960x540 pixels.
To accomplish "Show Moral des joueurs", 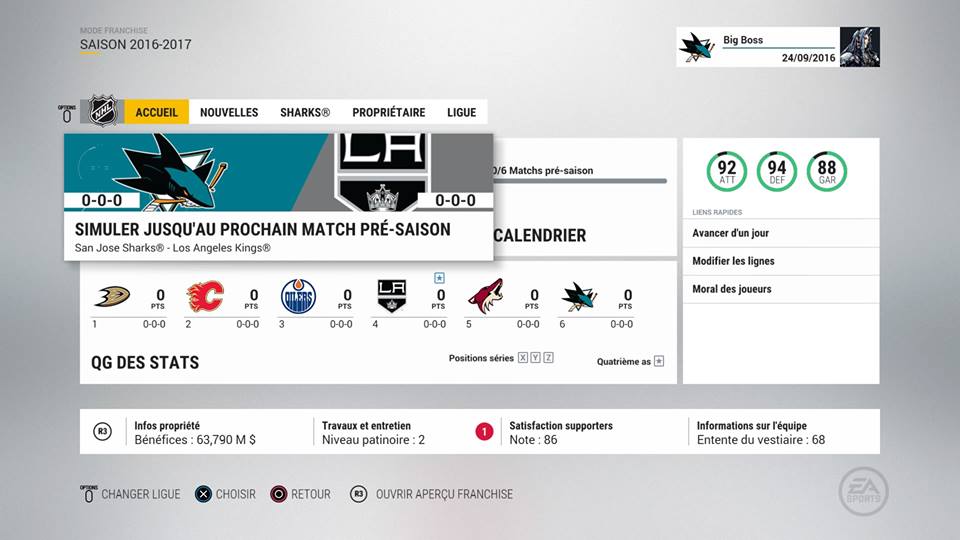I will (780, 289).
